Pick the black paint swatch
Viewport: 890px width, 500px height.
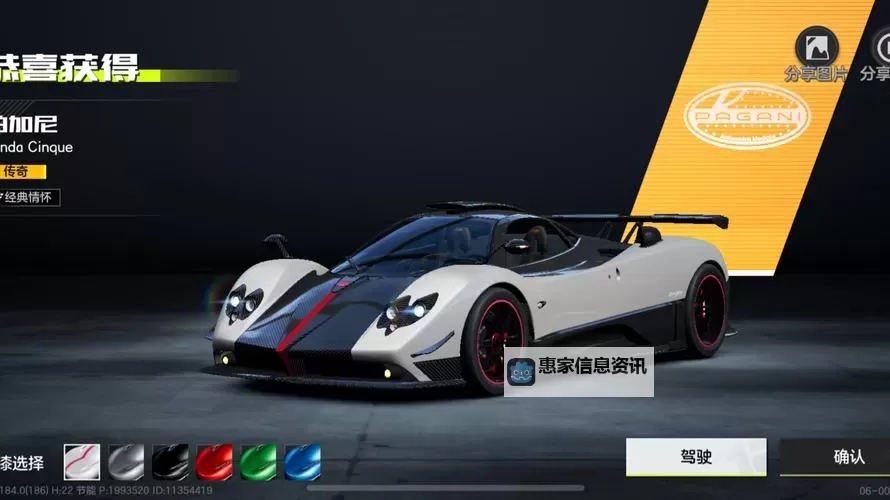170,462
